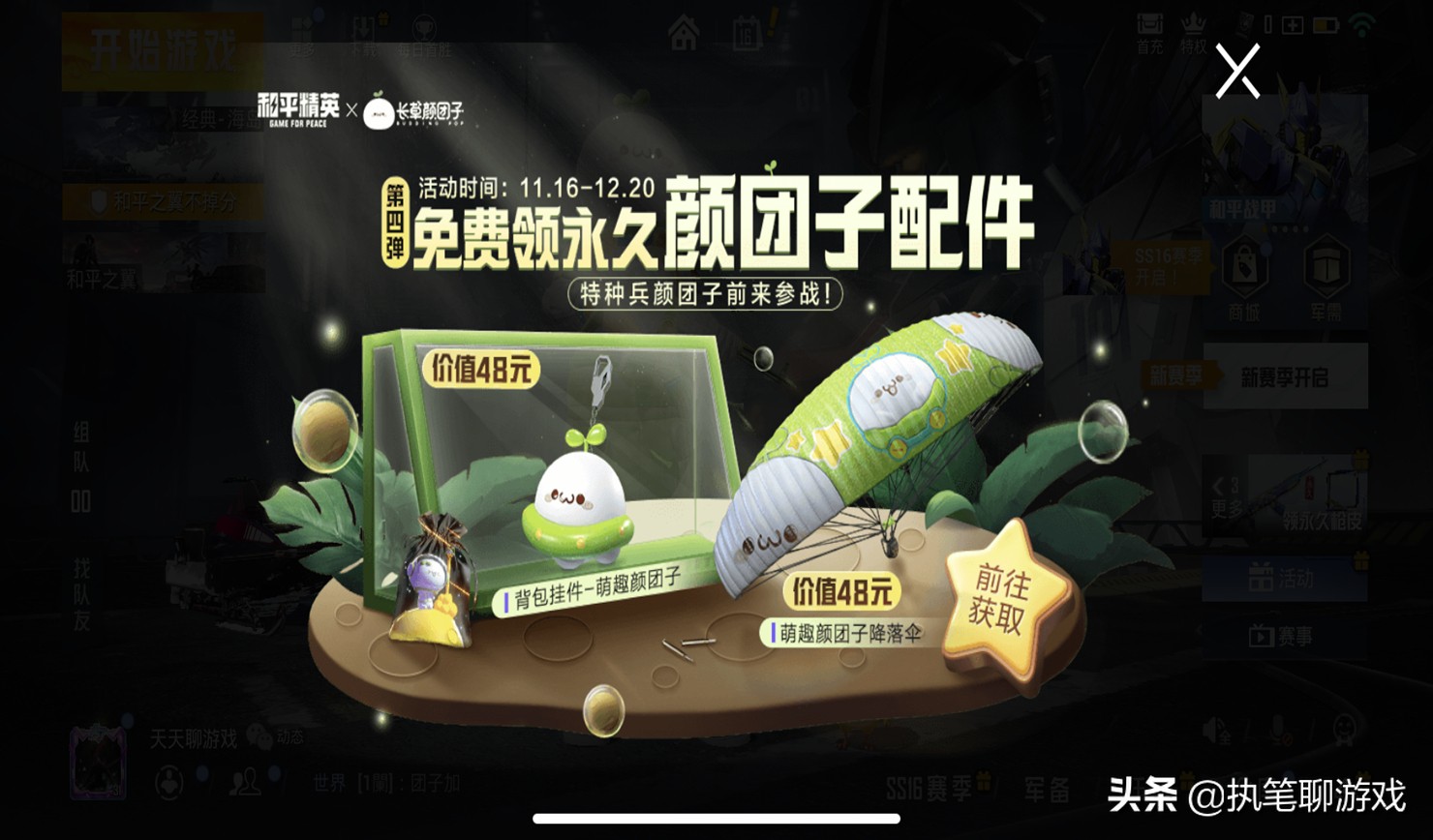Mute the voice channel speaker
The image size is (1433, 840).
pos(1213,730)
